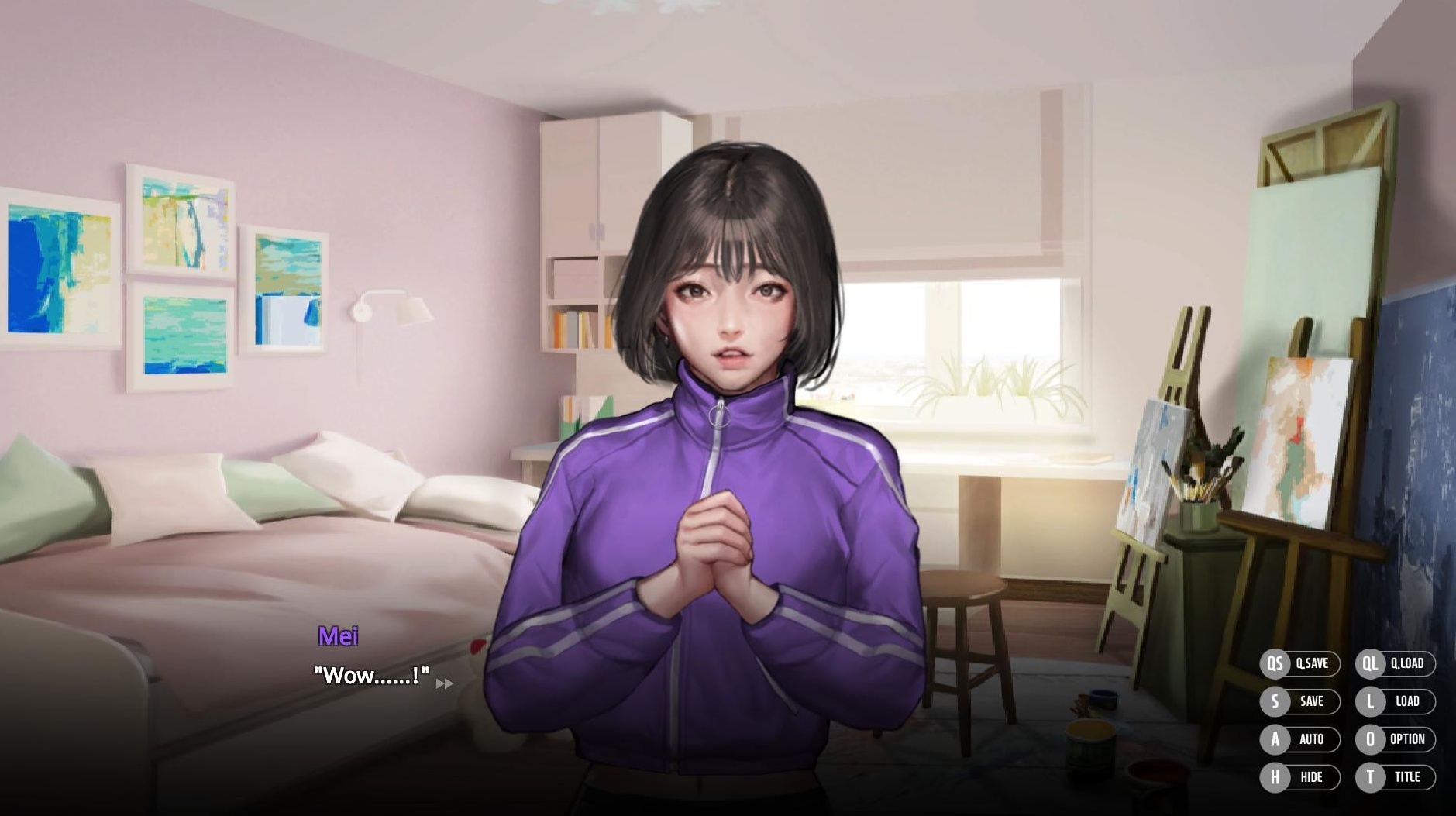1456x816 pixels.
Task: Click the QS quick save circle icon
Action: 1275,664
